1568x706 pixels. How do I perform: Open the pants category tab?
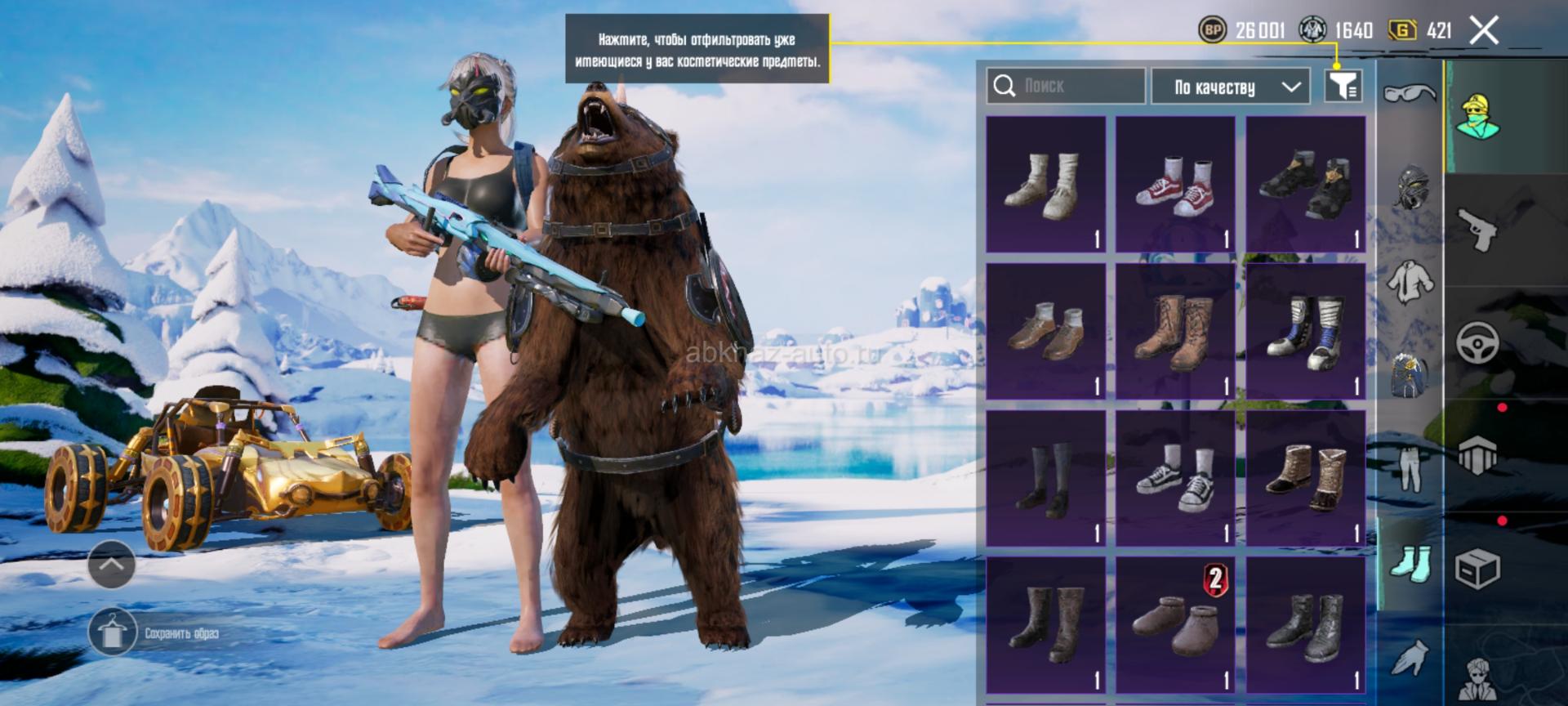[1410, 468]
